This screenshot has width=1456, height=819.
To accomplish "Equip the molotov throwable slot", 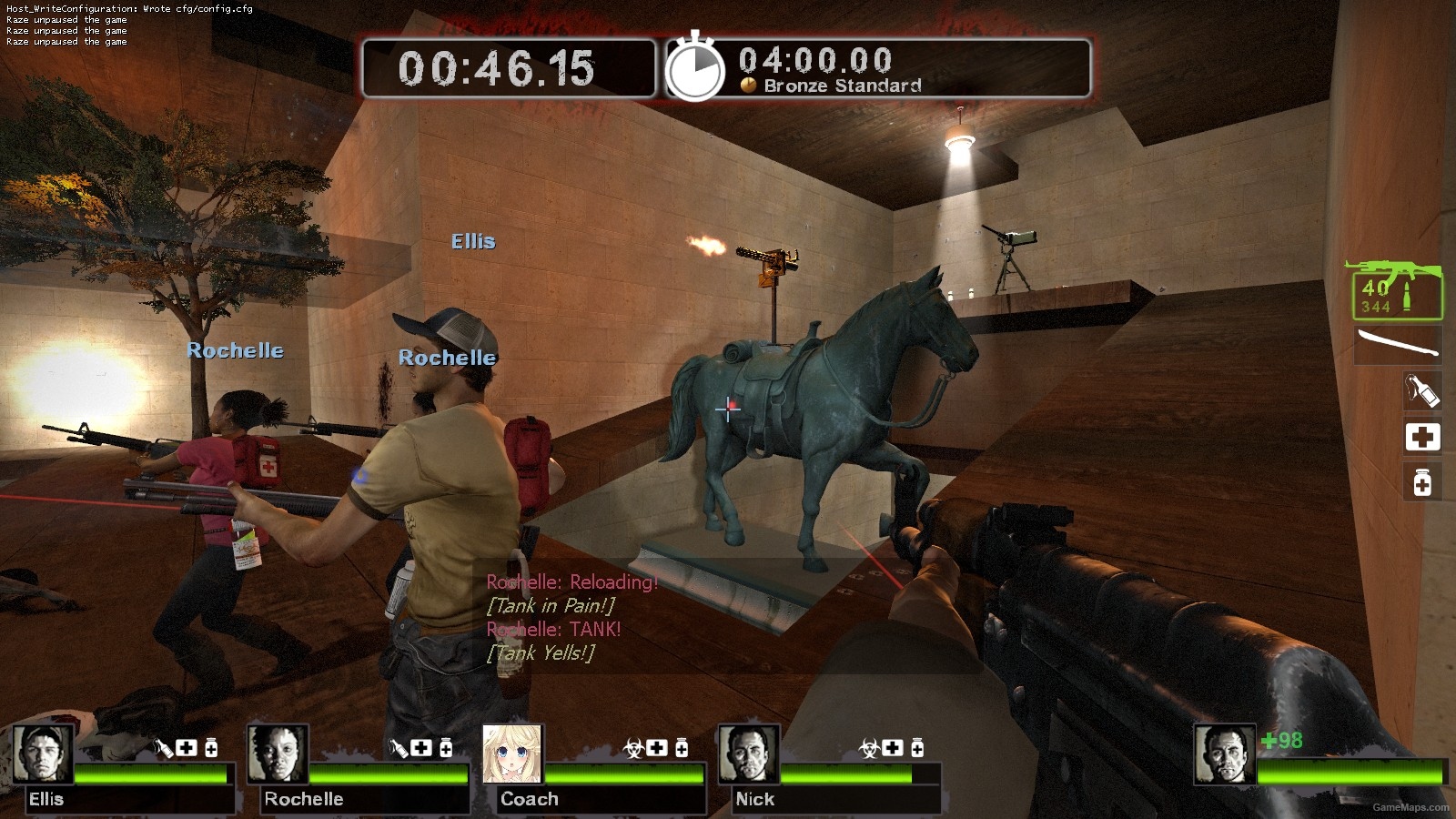I will tap(1422, 390).
